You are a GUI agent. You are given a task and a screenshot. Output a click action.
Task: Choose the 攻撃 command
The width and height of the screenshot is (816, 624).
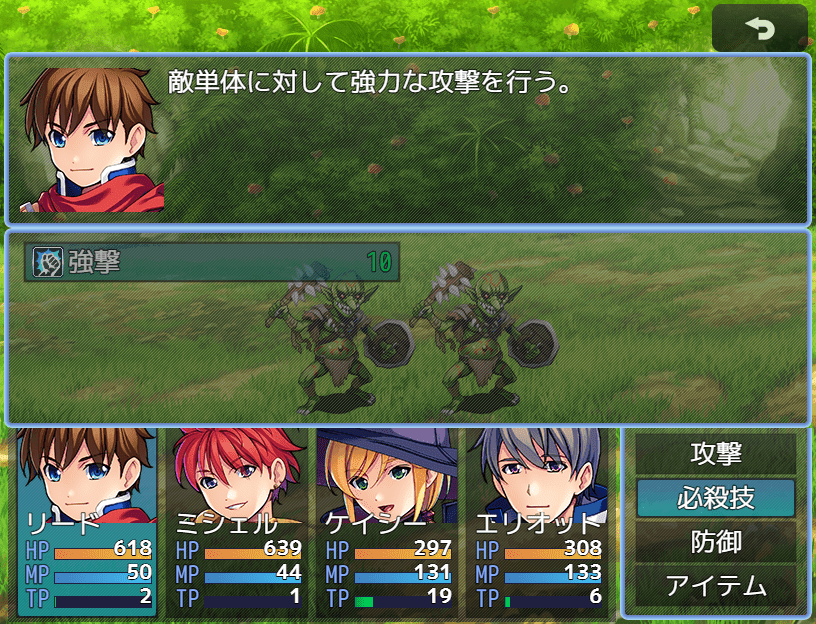[716, 453]
